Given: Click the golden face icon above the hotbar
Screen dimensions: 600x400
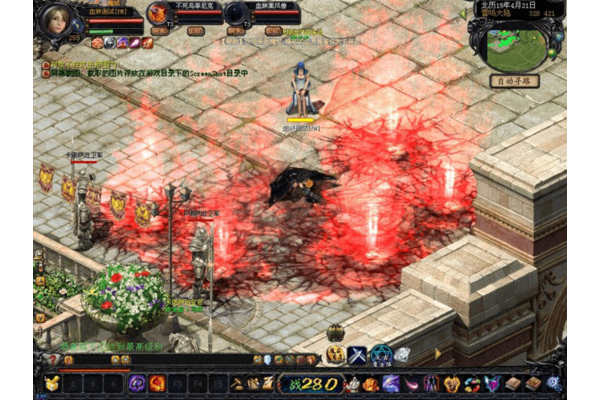Looking at the screenshot, I should (x=335, y=354).
